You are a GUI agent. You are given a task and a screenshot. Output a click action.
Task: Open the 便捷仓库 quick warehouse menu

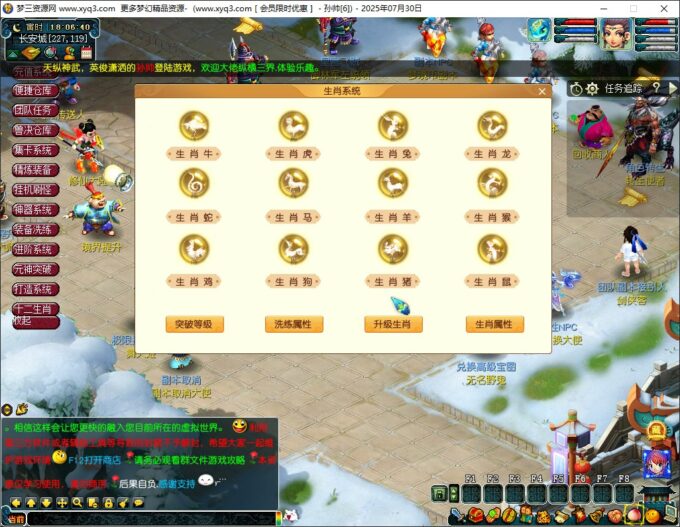tap(33, 91)
